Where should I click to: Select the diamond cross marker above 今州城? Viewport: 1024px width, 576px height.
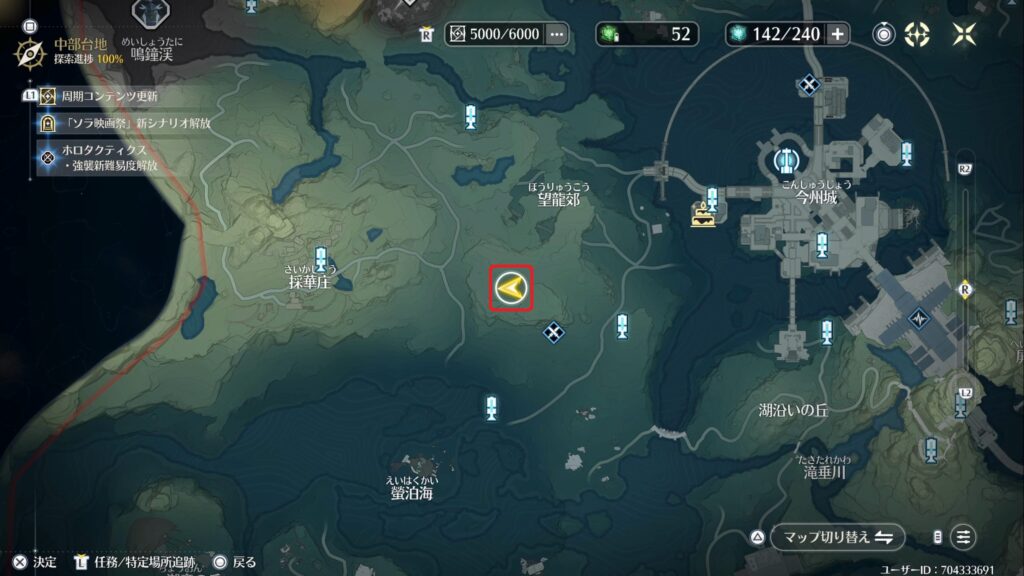808,85
